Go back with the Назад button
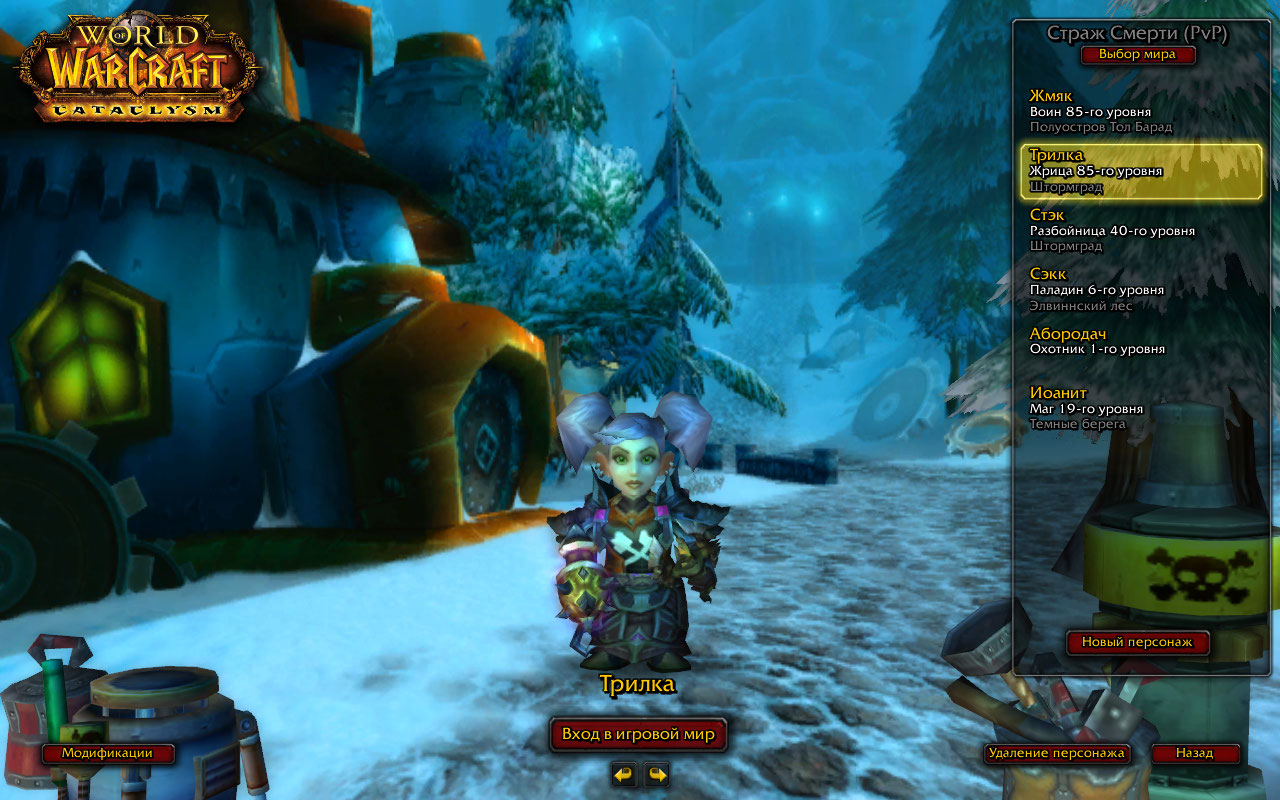Viewport: 1280px width, 800px height. click(x=1194, y=753)
